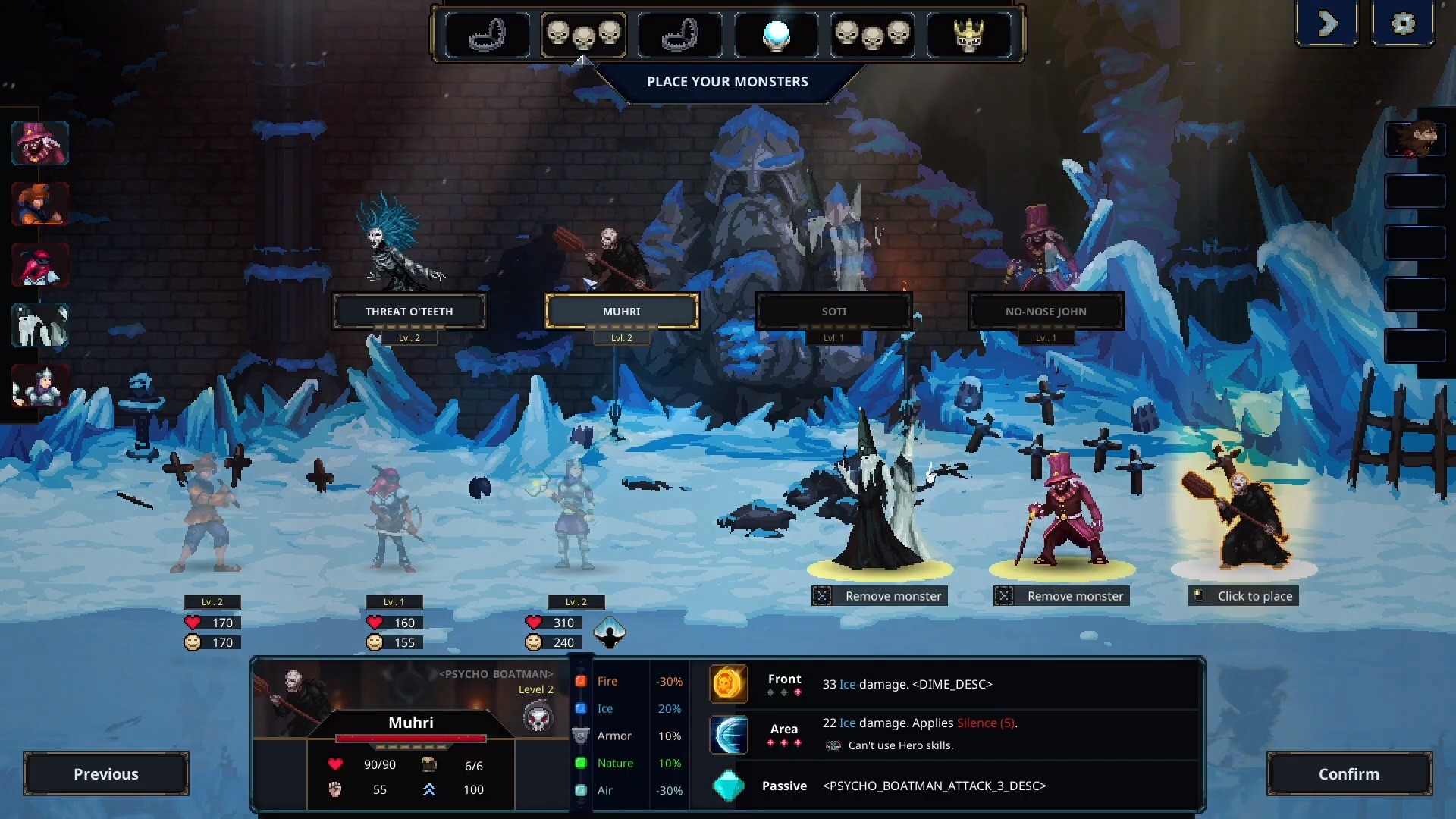
Task: Confirm the monster placement
Action: pyautogui.click(x=1348, y=773)
